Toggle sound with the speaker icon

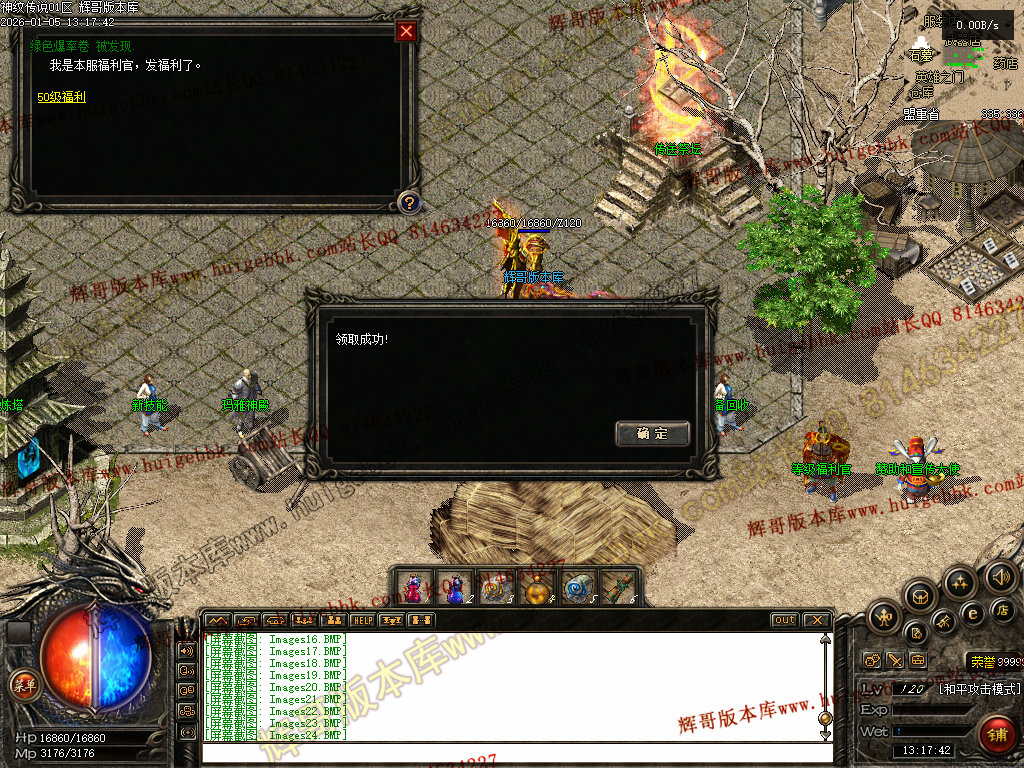pos(999,575)
